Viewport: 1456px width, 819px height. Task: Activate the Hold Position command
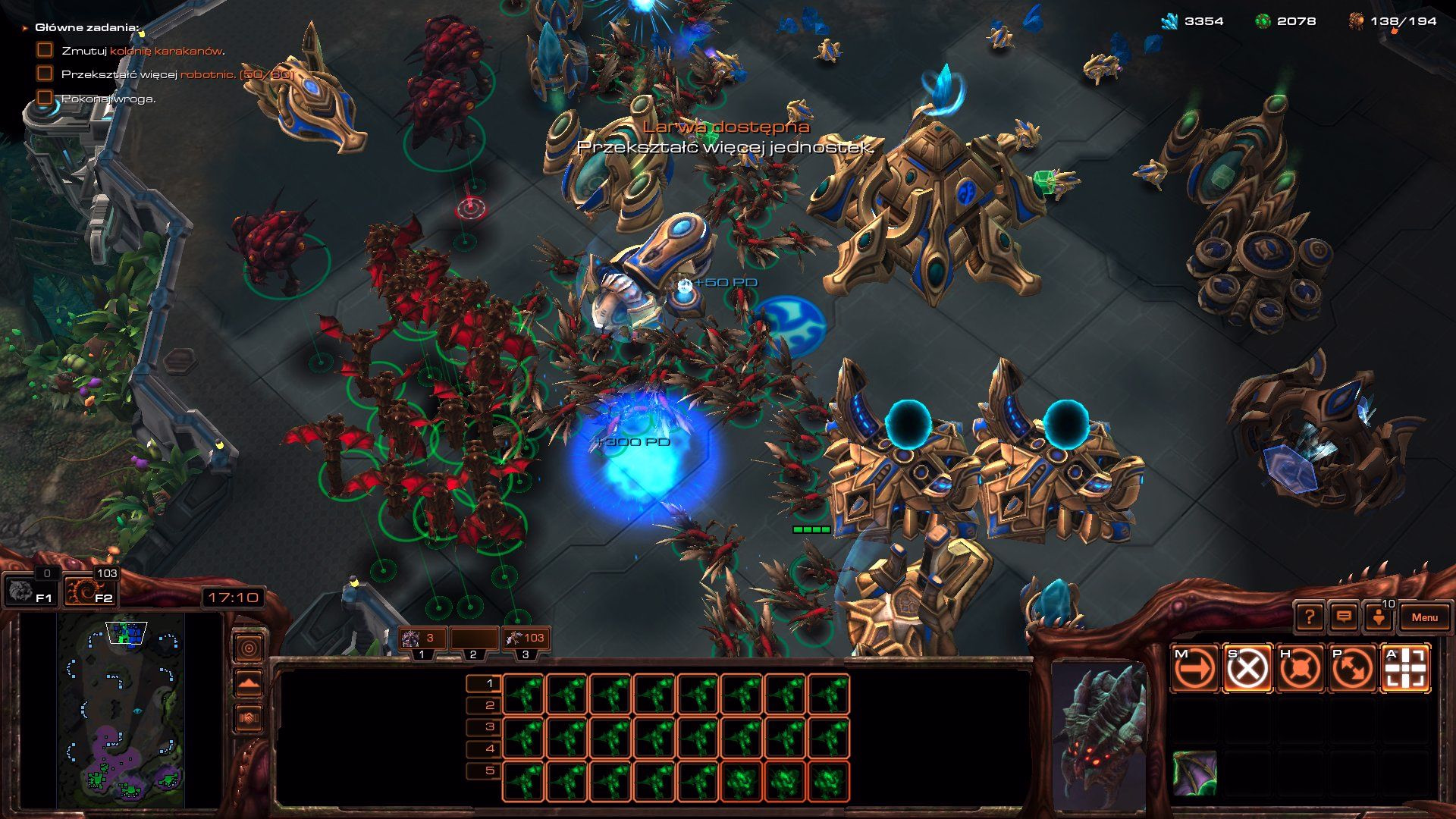(x=1300, y=669)
